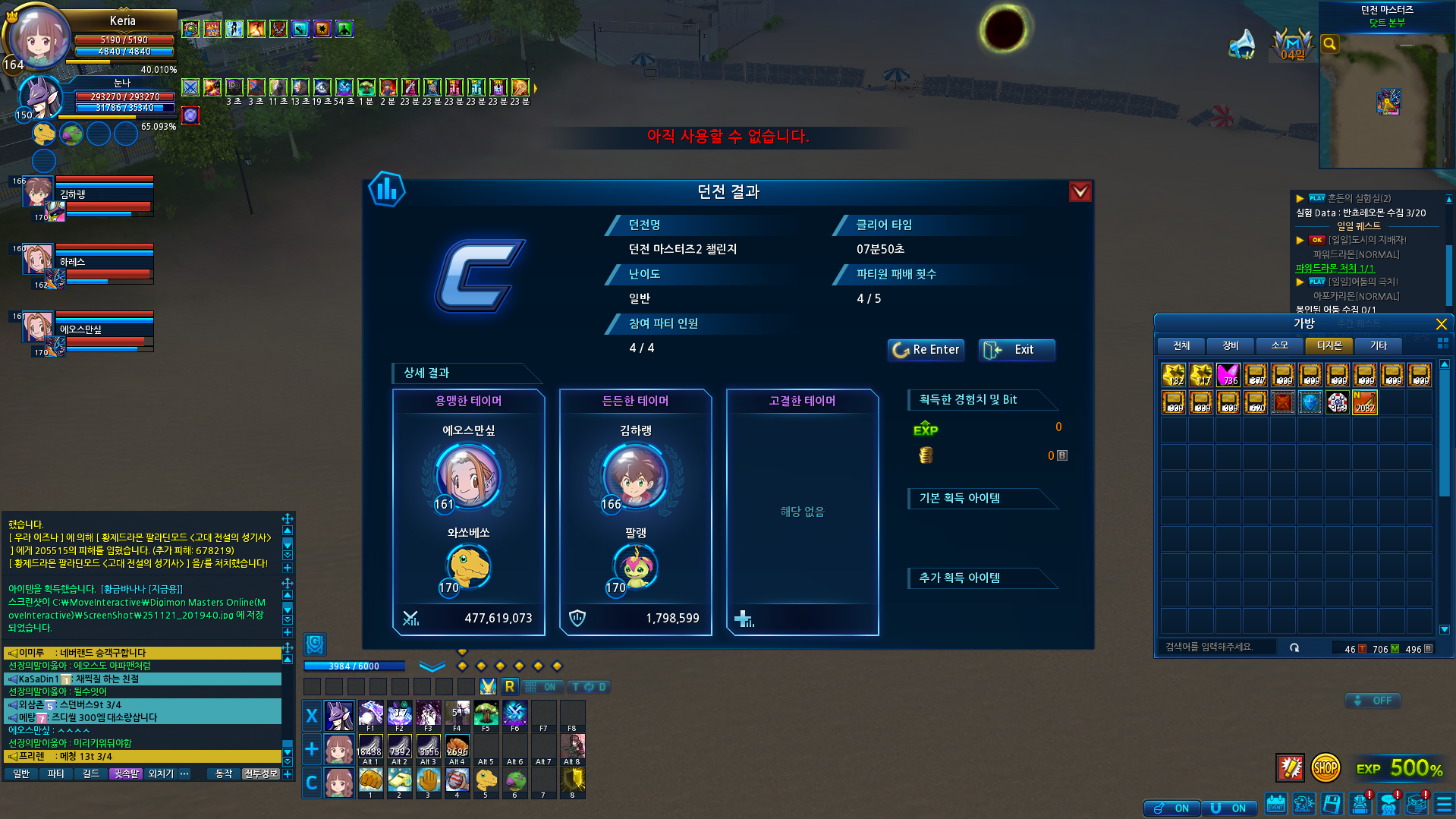
Task: Click the inventory search input field
Action: point(1222,647)
